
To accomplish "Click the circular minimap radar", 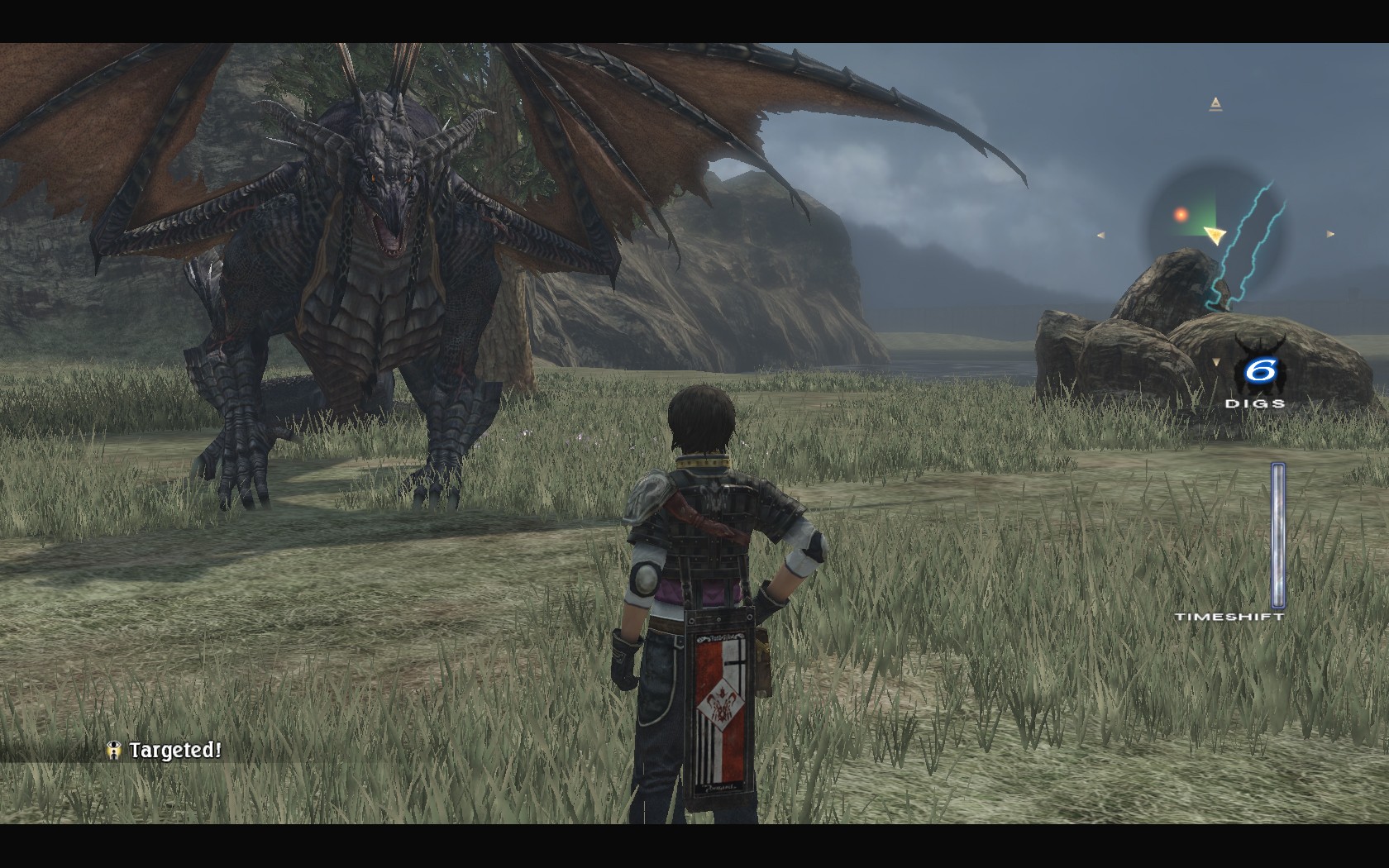I will (1214, 234).
